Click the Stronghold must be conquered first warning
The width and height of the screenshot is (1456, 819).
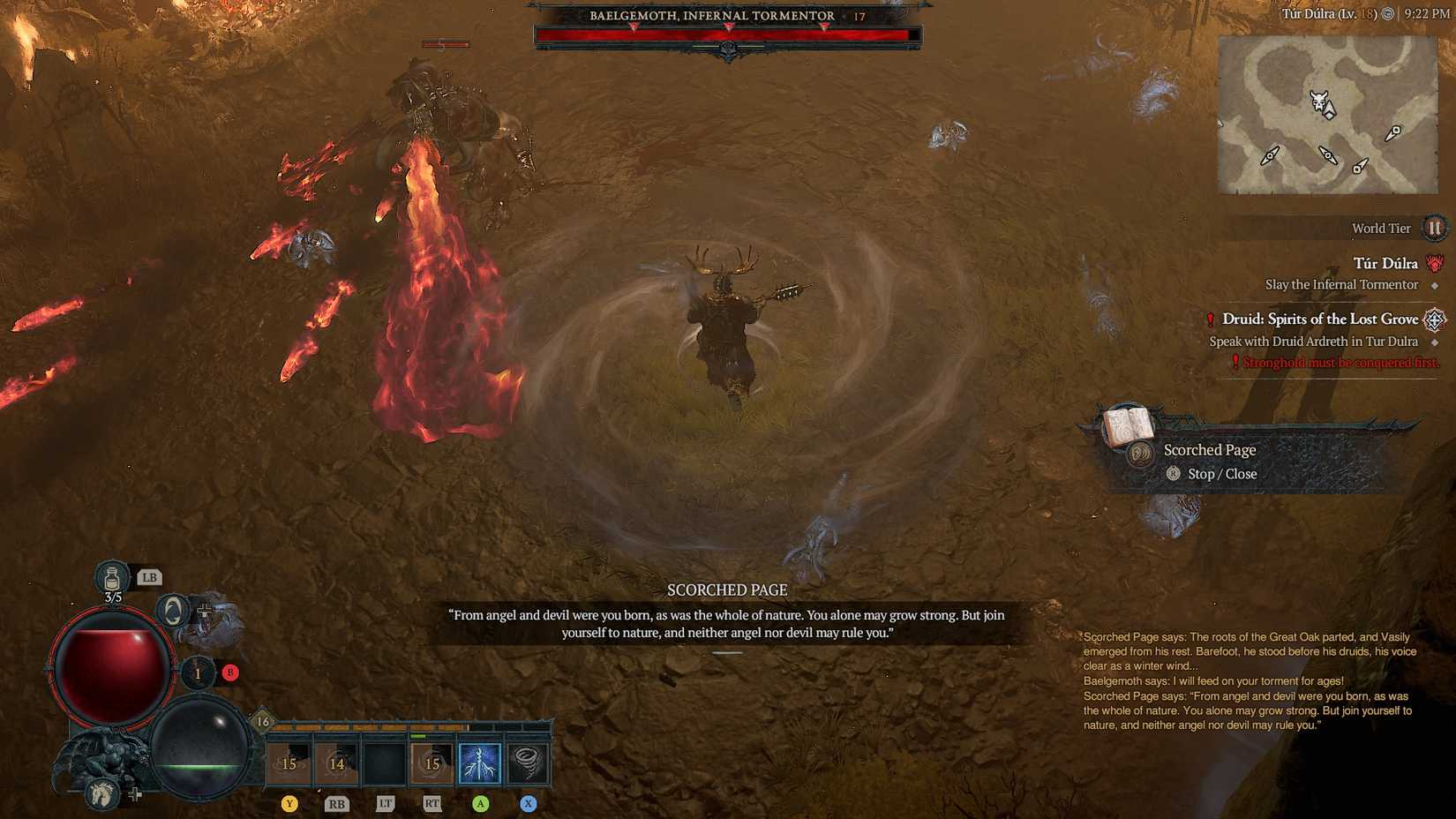[1333, 362]
